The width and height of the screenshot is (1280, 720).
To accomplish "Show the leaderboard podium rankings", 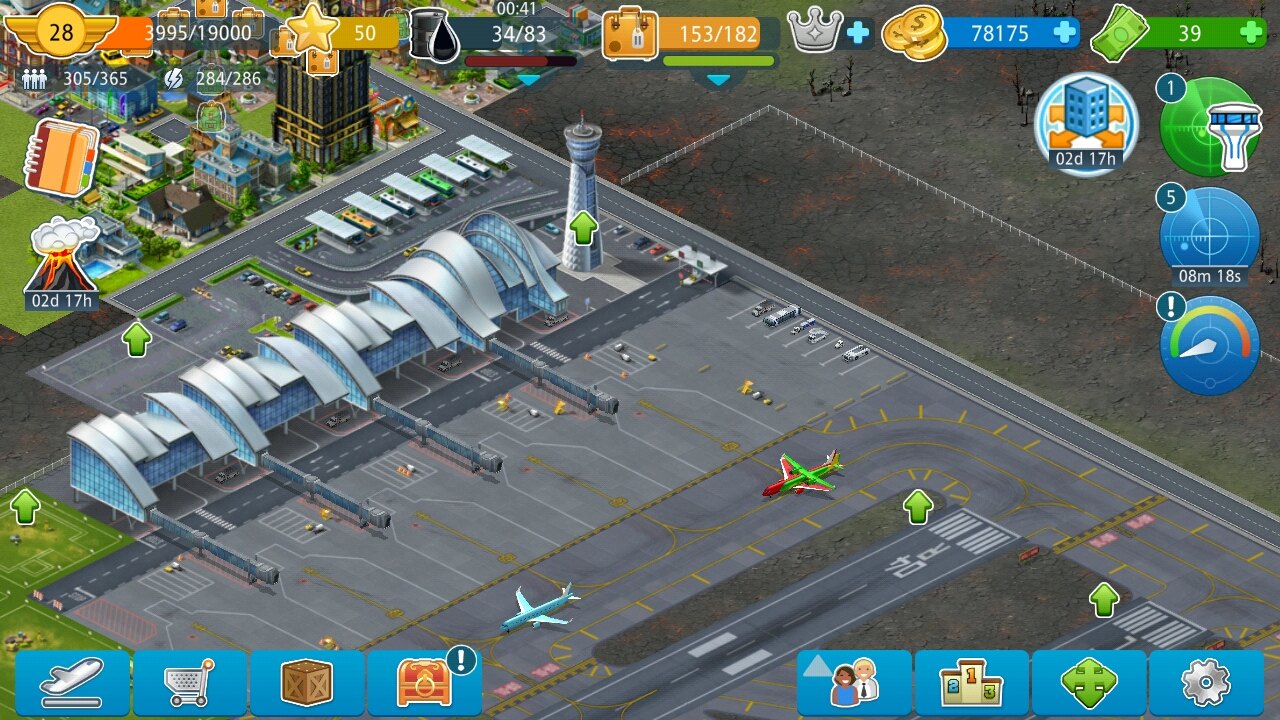I will pyautogui.click(x=971, y=684).
